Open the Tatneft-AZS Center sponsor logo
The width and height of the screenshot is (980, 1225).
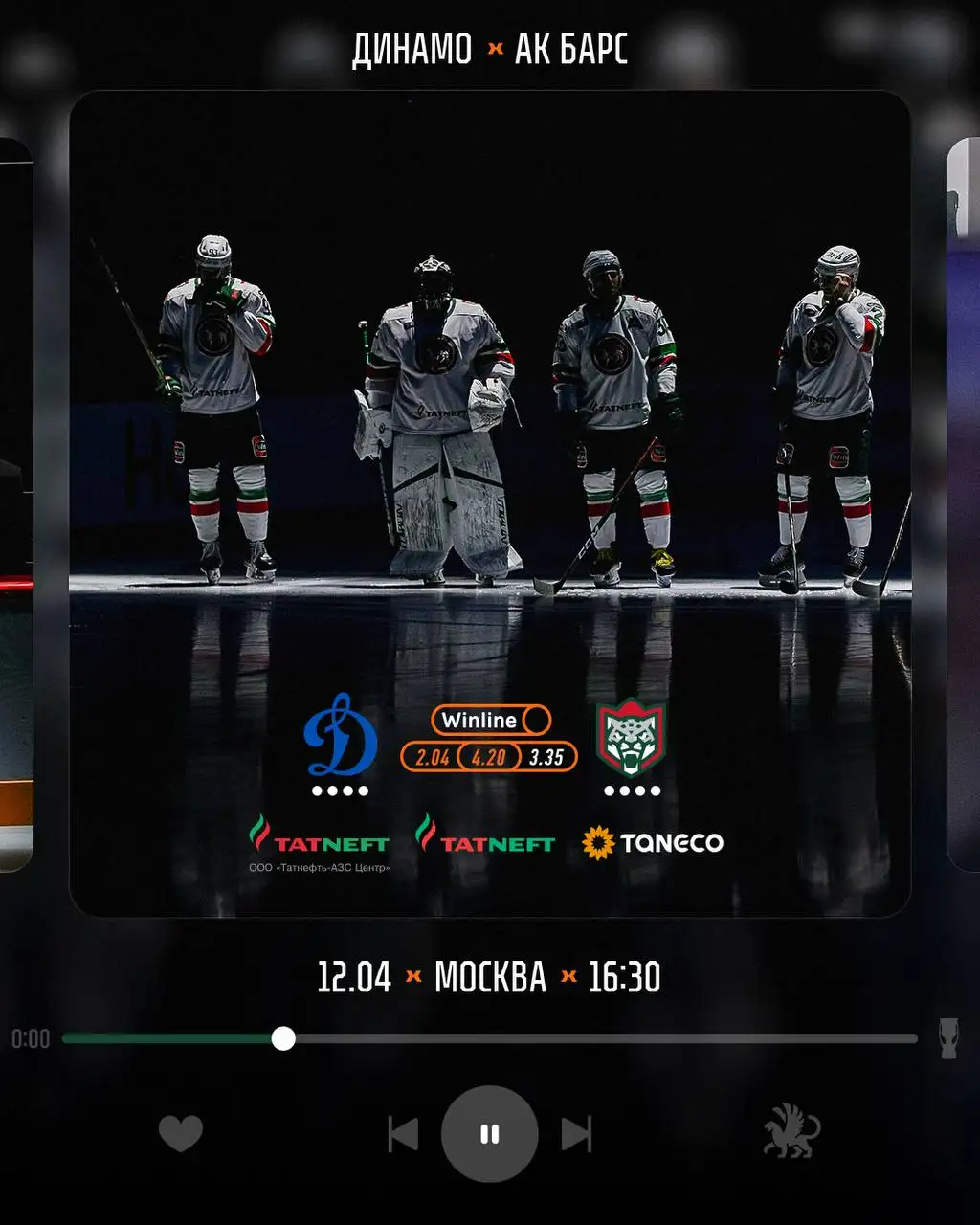click(319, 843)
